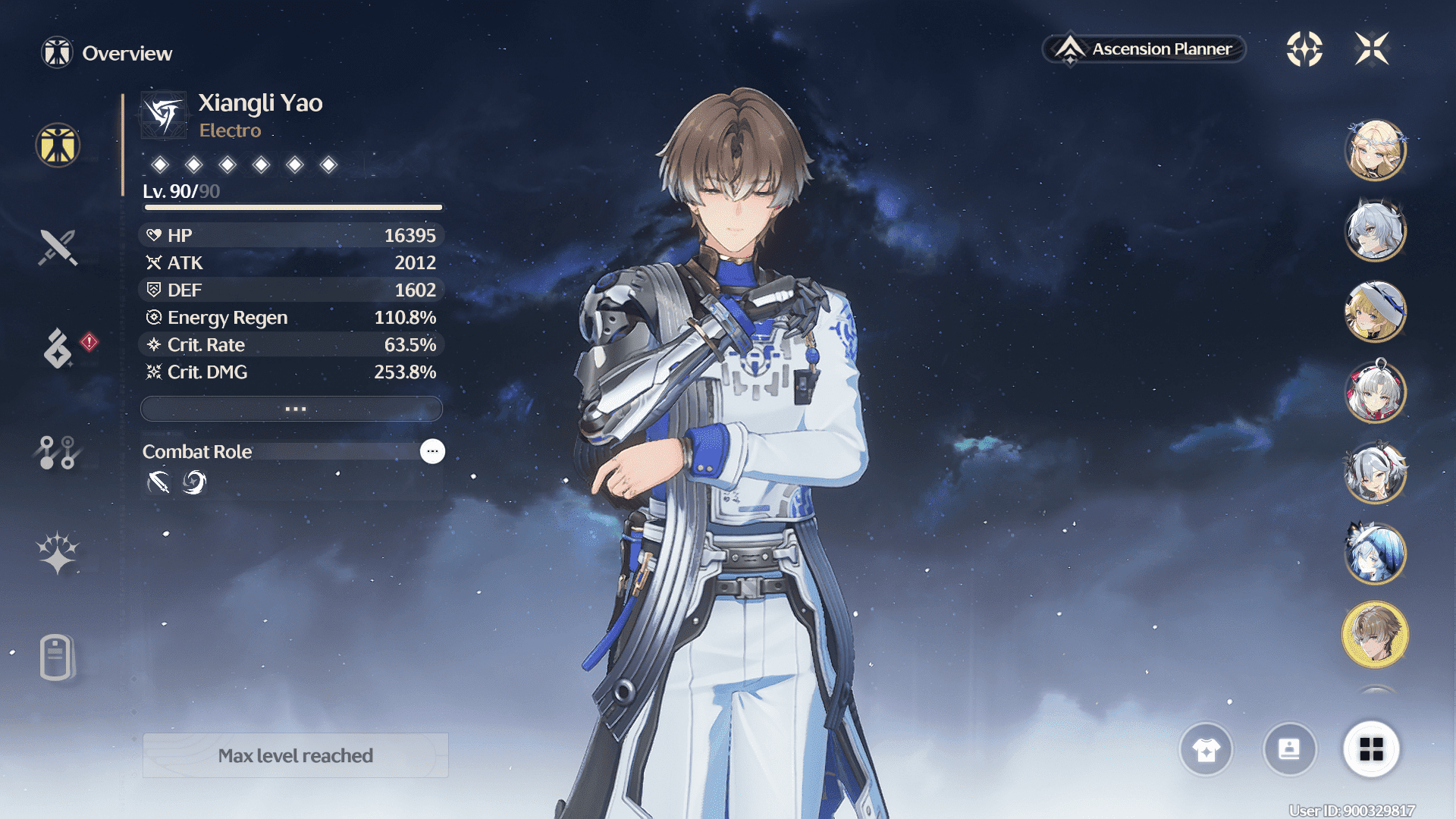Image resolution: width=1456 pixels, height=819 pixels.
Task: Select the silver-haired character portrait
Action: tap(1375, 231)
